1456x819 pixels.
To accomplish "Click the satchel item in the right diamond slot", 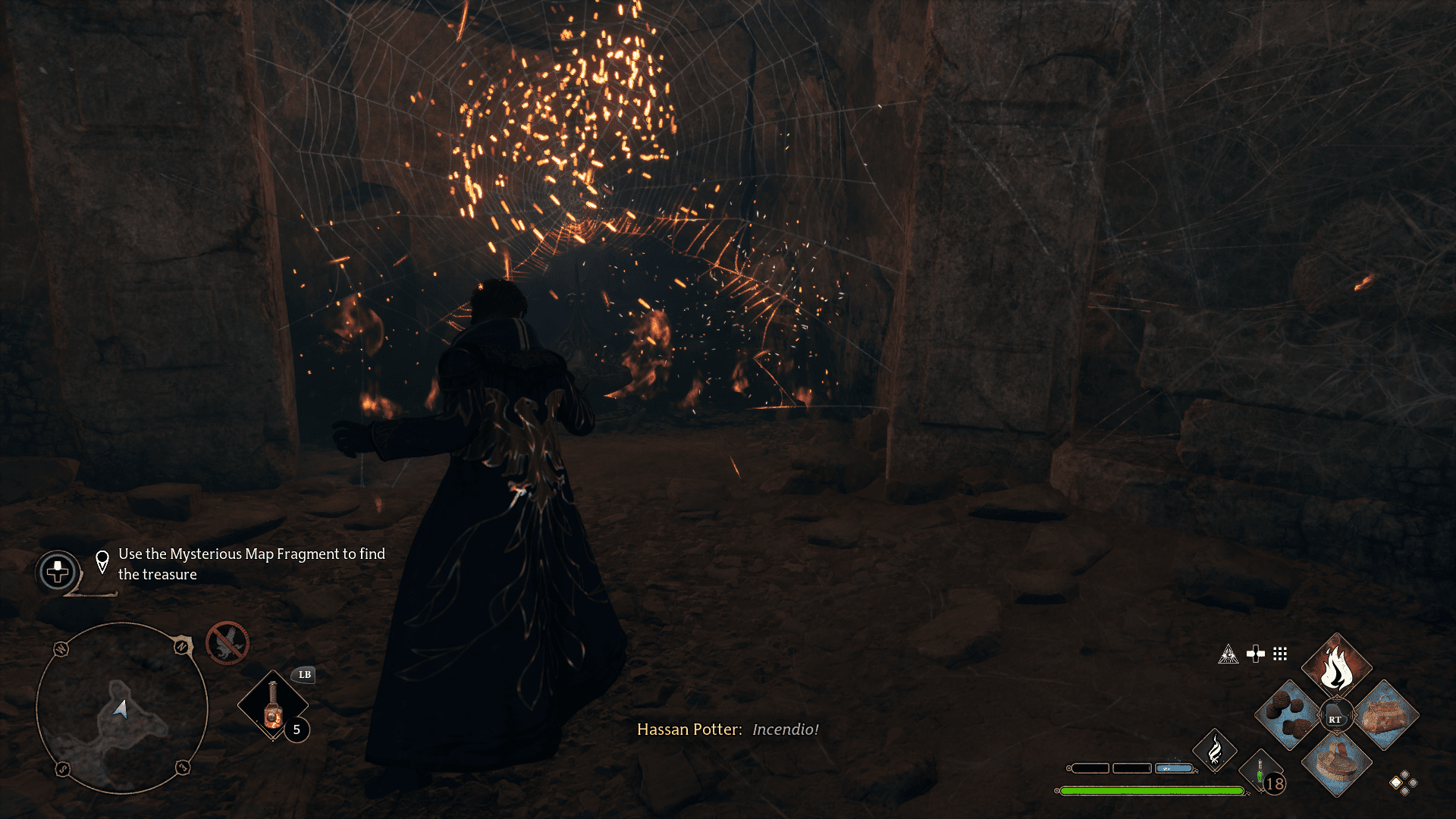I will (1385, 714).
